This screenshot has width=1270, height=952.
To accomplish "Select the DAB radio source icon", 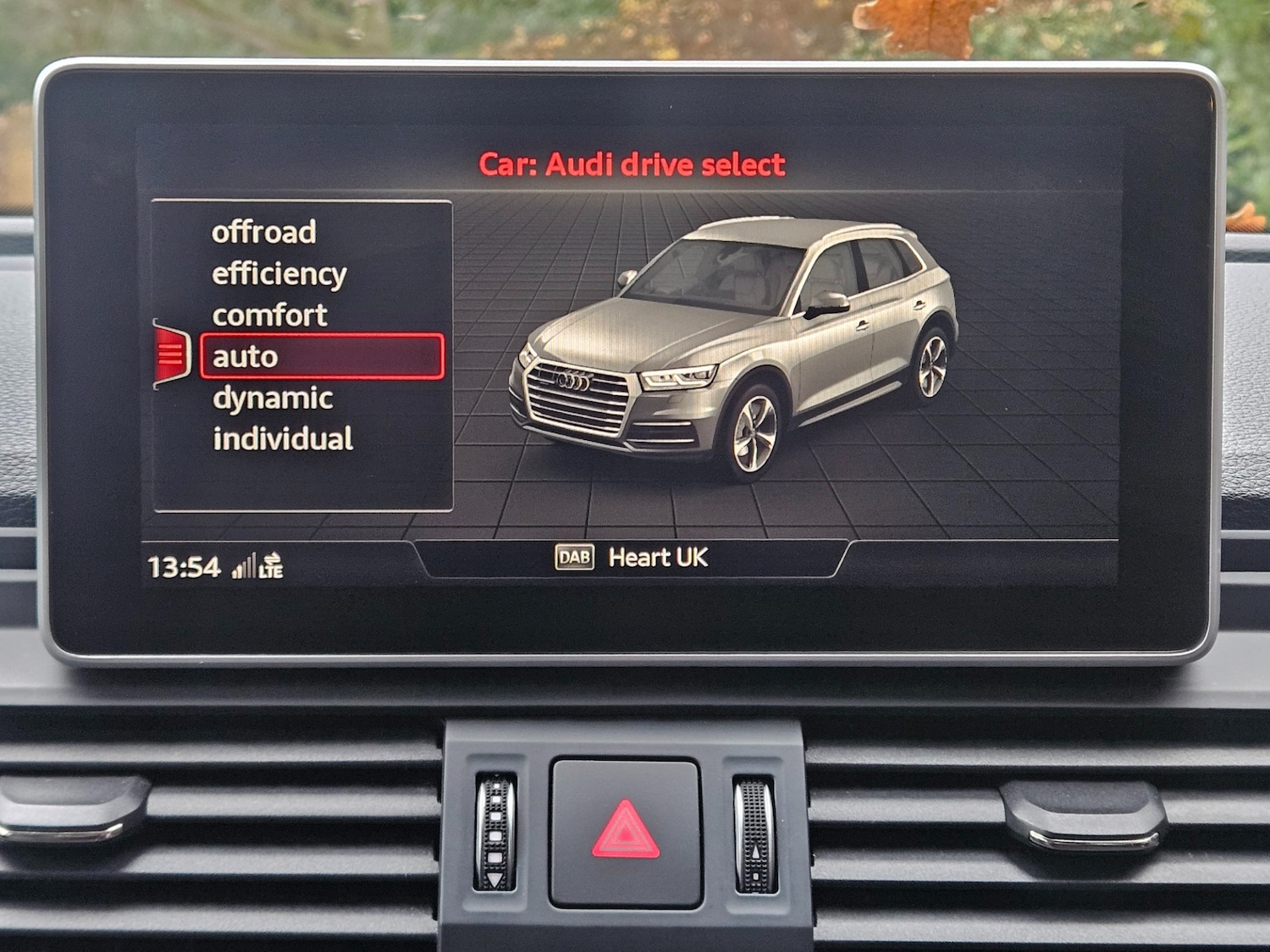I will pos(576,556).
